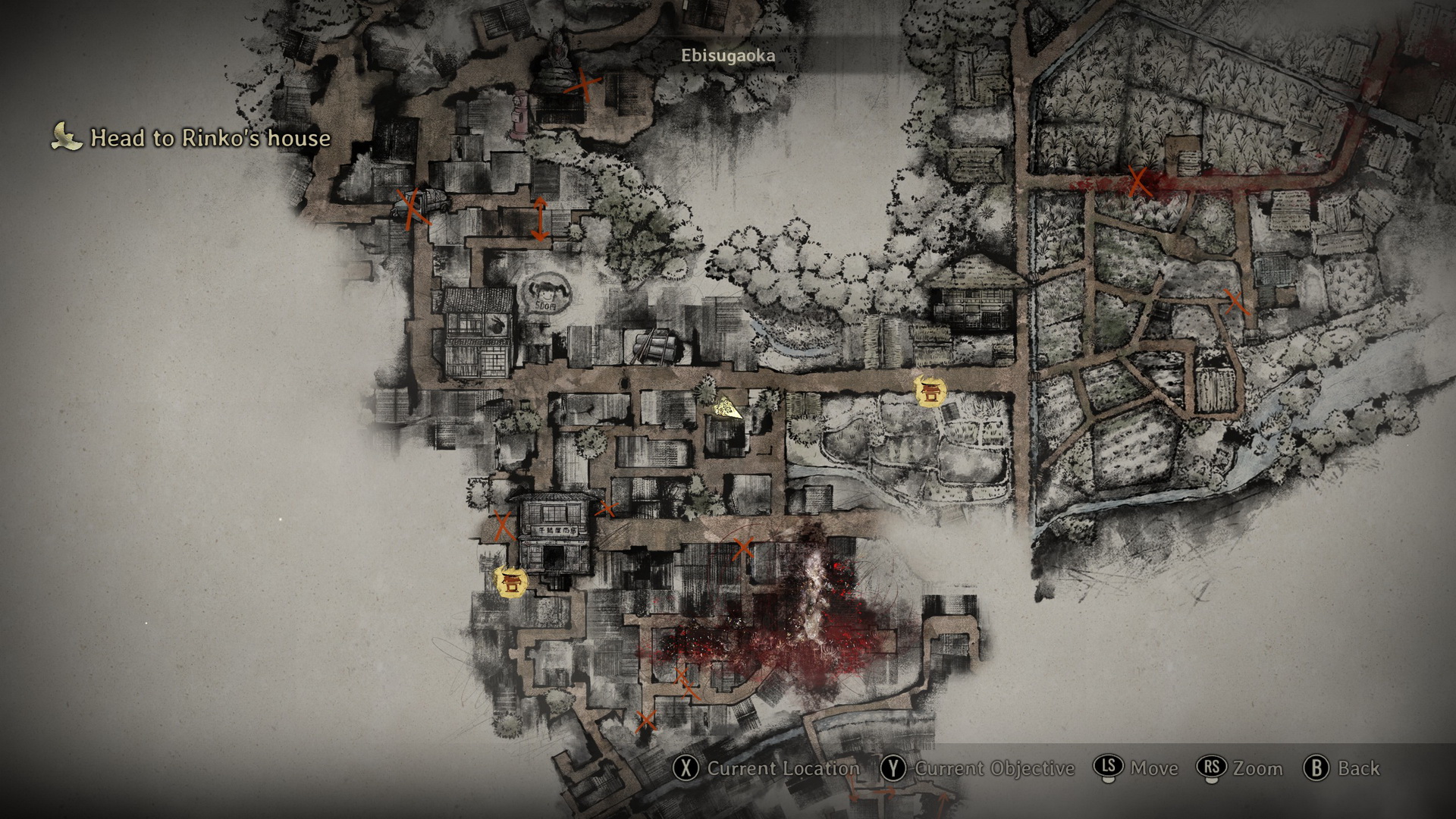The image size is (1456, 819).
Task: Click the pigtailed girl doodle marker
Action: (544, 293)
